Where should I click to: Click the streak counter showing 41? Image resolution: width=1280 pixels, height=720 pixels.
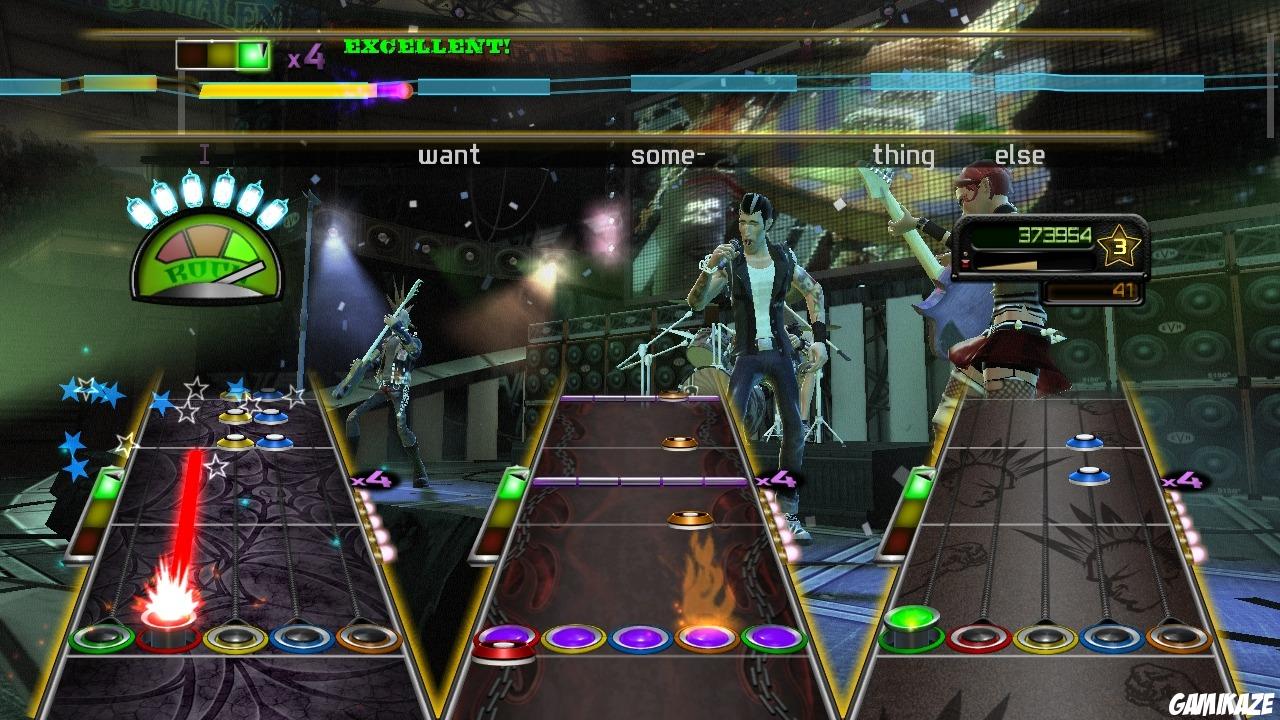click(x=1122, y=290)
